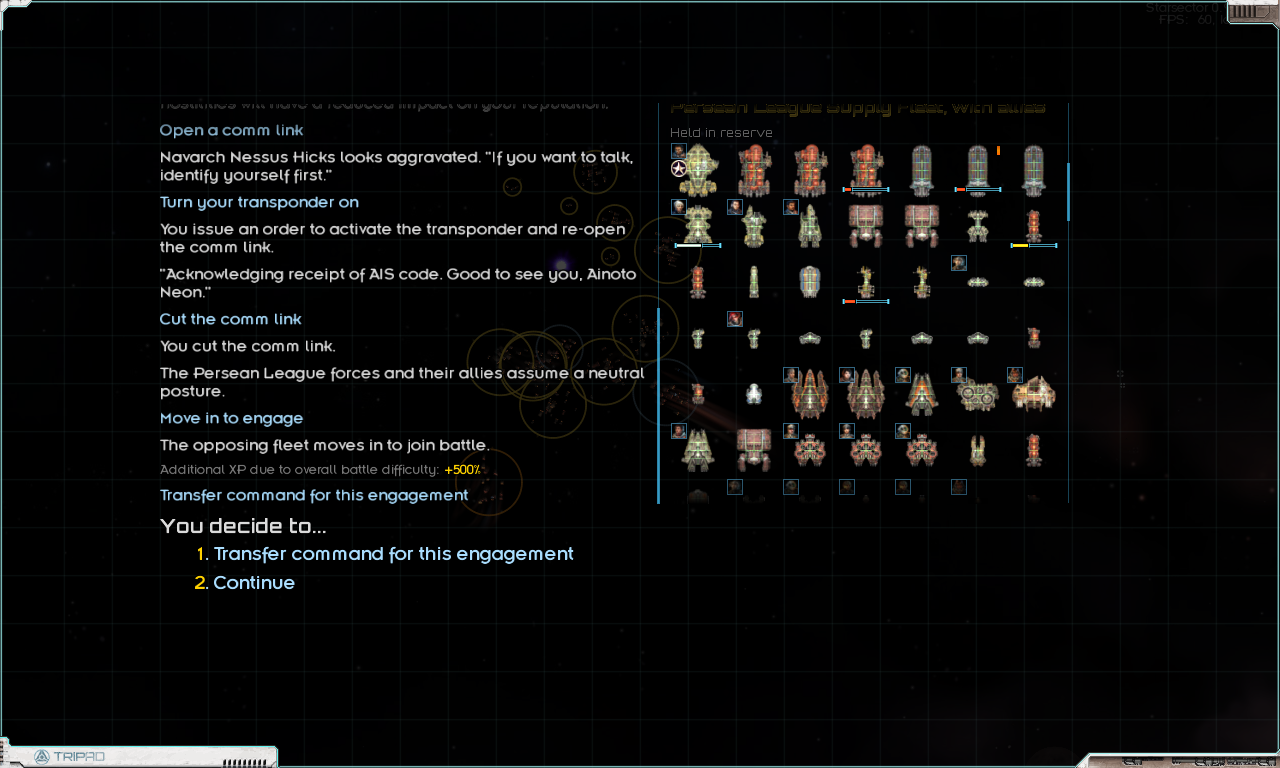1280x768 pixels.
Task: Click the helmeted officer portrait beside the salvage rig
Action: 958,374
